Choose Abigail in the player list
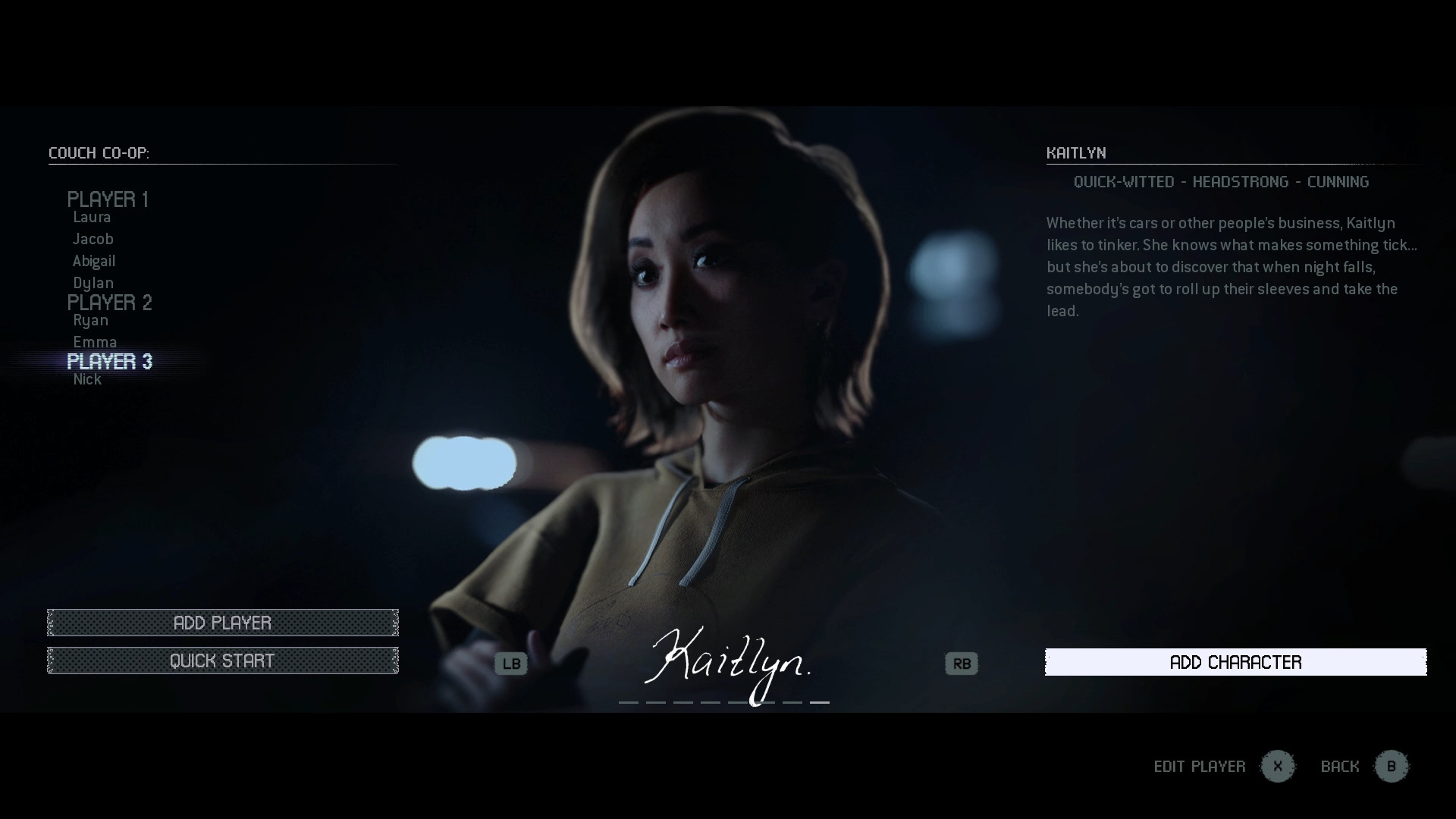Viewport: 1456px width, 819px height. tap(95, 261)
